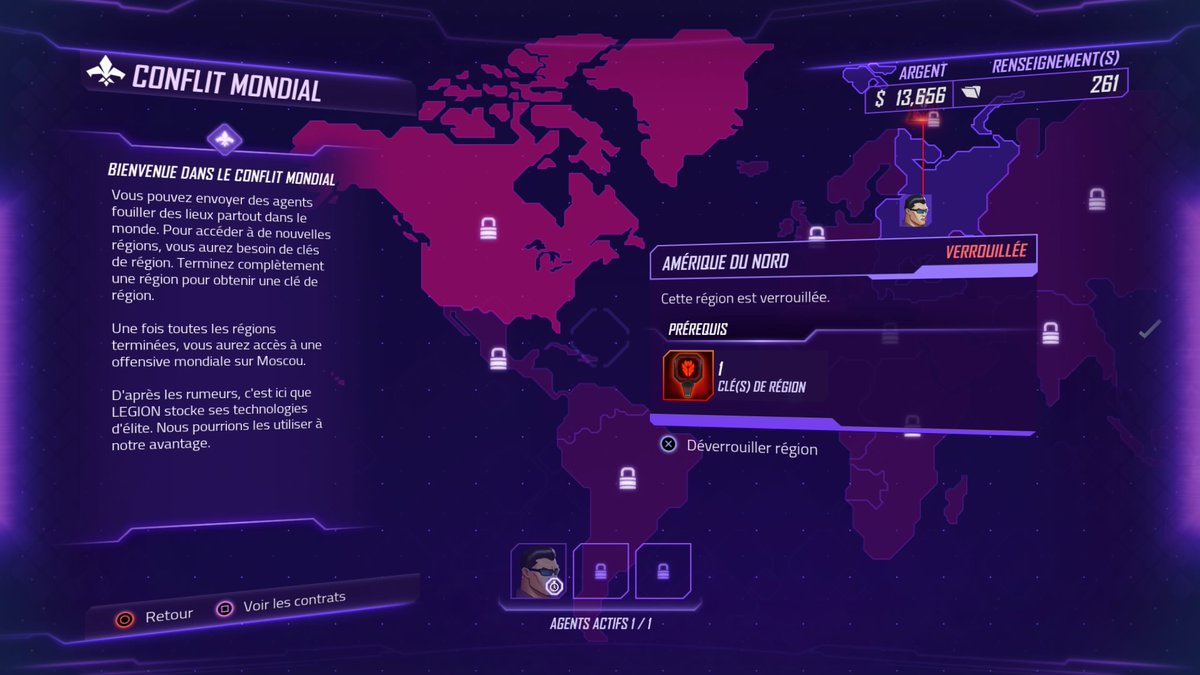Choose the Central America padlock marker

(x=498, y=359)
